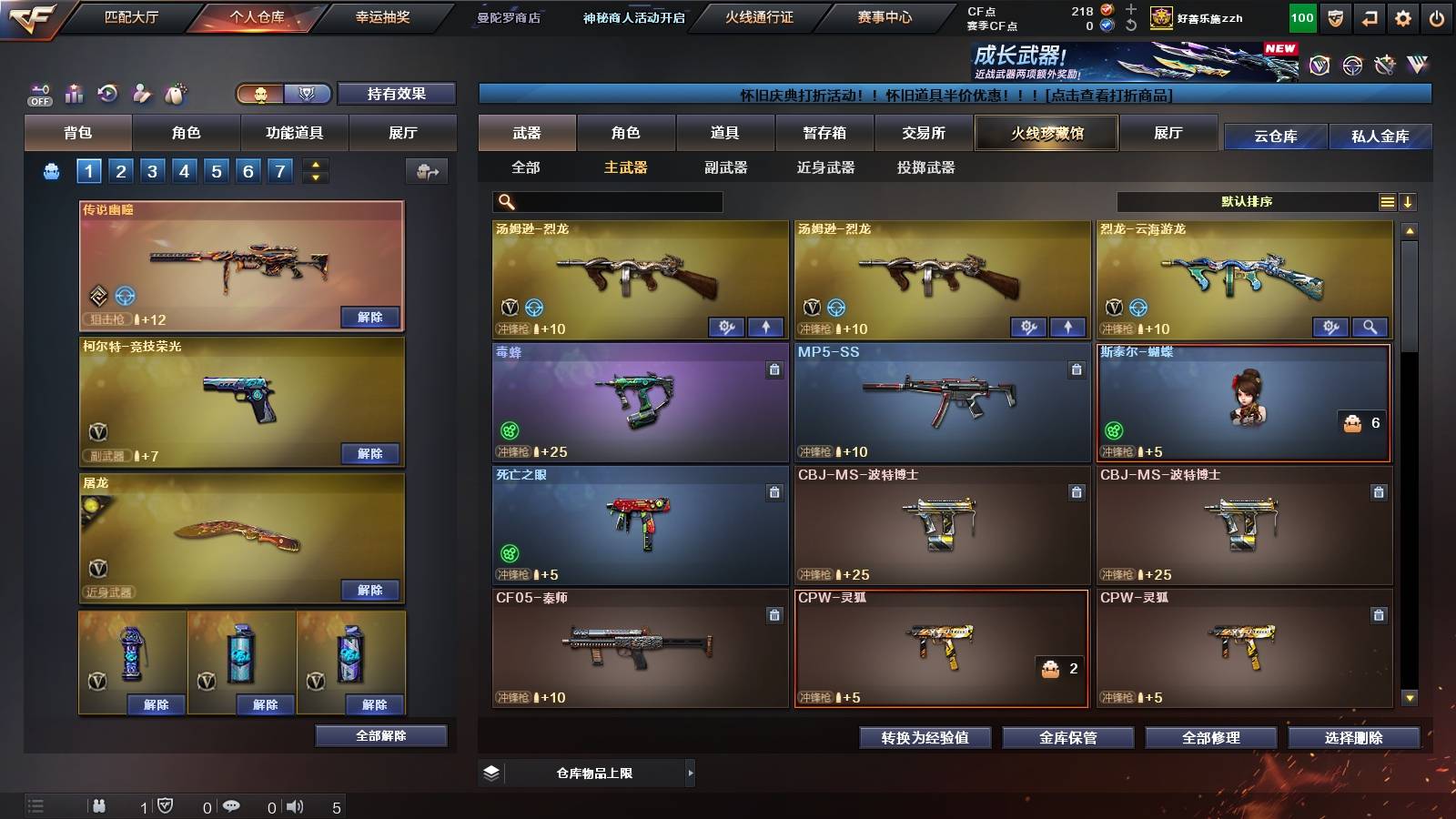This screenshot has height=819, width=1456.
Task: Click the repair wrench icon on 汤姆逊-烈龙
Action: point(726,327)
